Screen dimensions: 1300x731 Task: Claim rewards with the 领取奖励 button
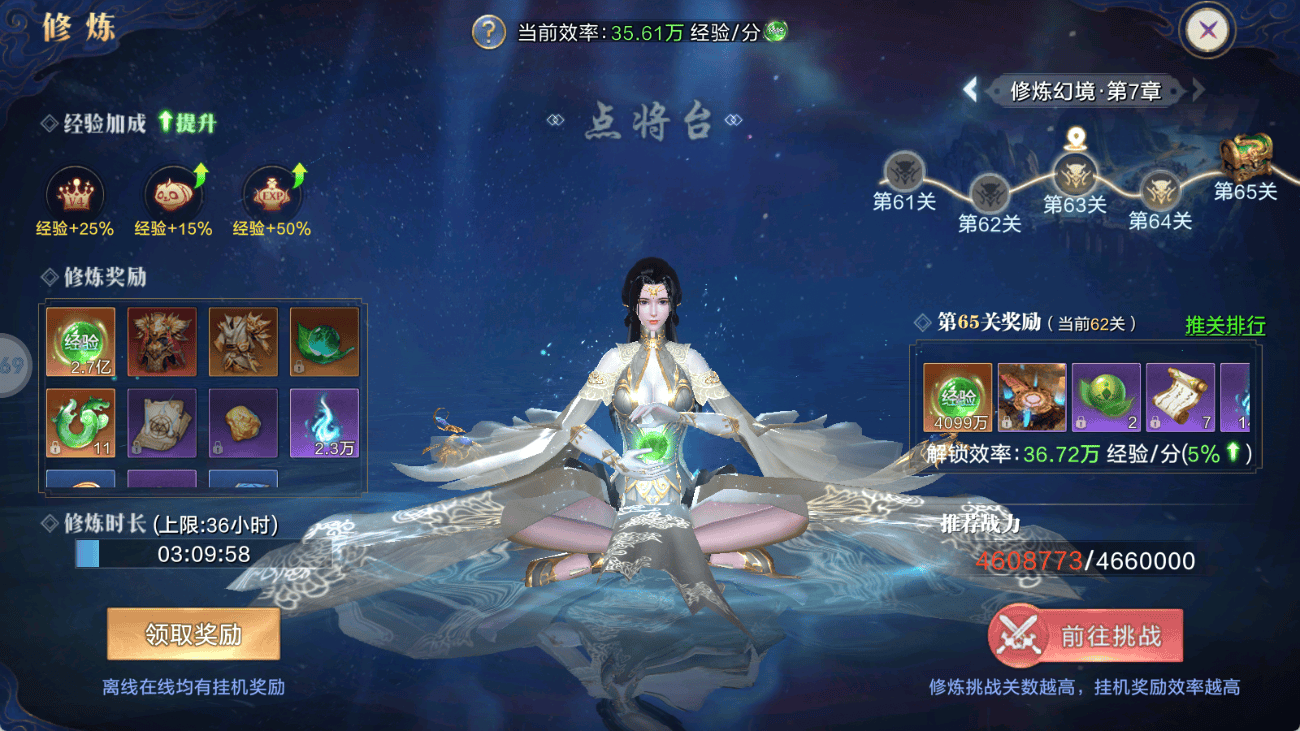(x=193, y=635)
